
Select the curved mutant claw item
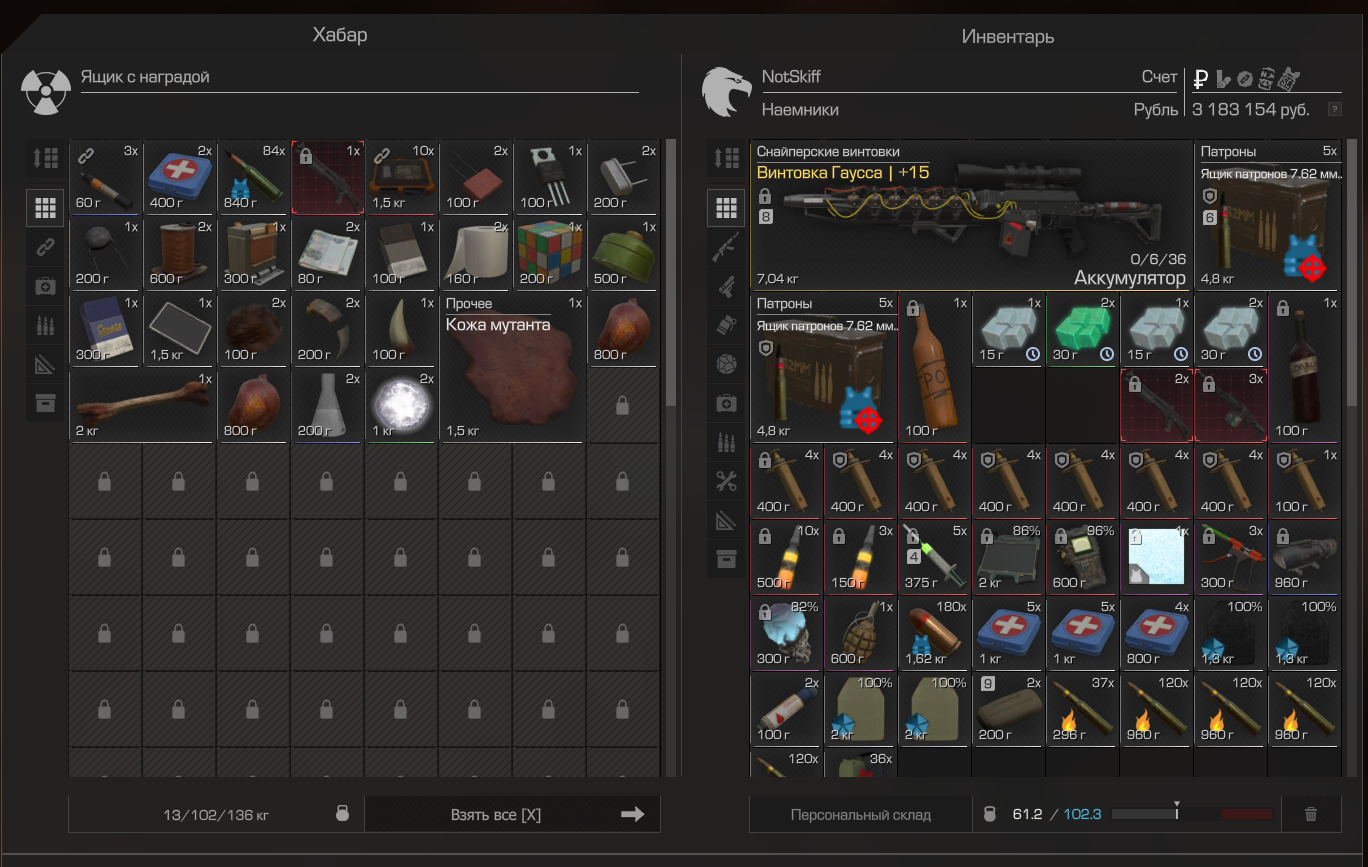(326, 329)
